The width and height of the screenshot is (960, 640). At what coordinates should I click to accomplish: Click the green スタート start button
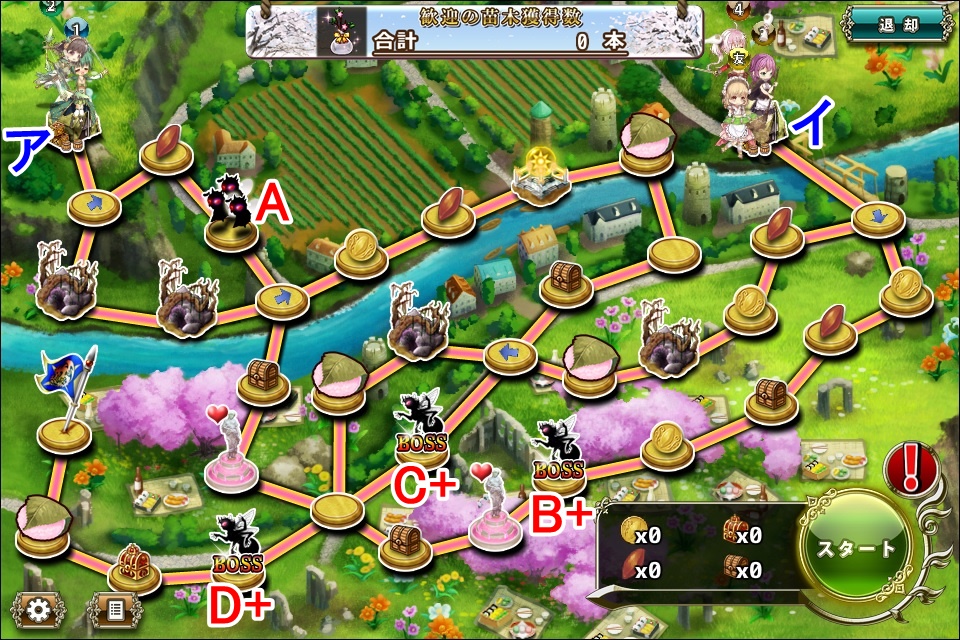[856, 550]
